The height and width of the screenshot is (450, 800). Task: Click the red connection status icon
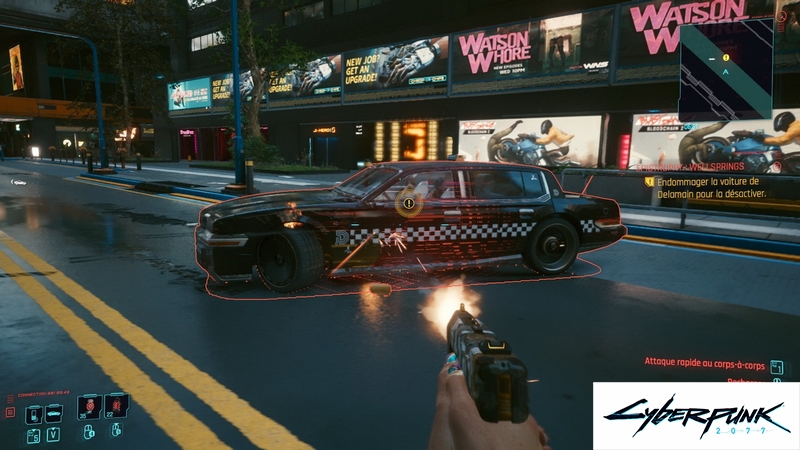pyautogui.click(x=10, y=412)
